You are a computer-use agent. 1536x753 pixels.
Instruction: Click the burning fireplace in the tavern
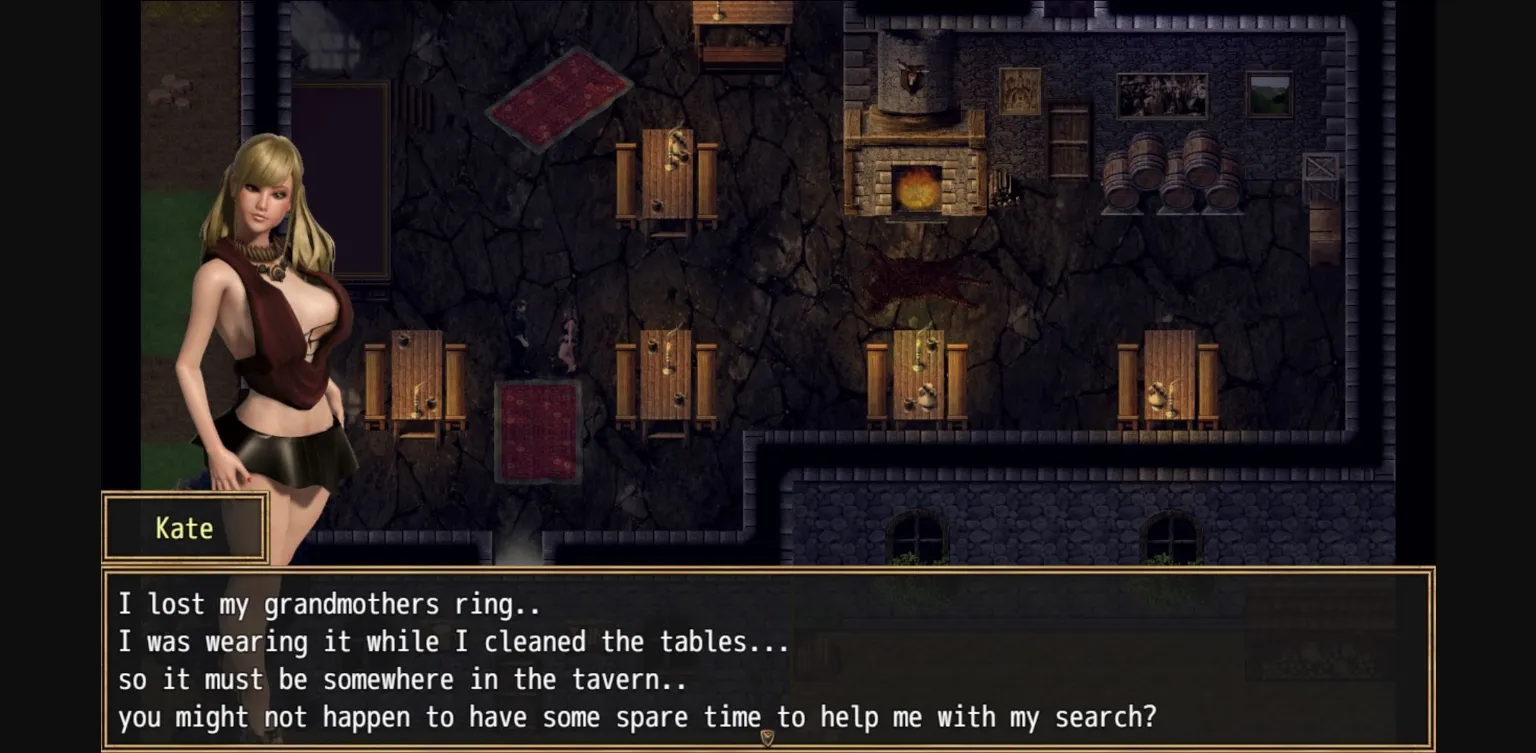coord(917,185)
